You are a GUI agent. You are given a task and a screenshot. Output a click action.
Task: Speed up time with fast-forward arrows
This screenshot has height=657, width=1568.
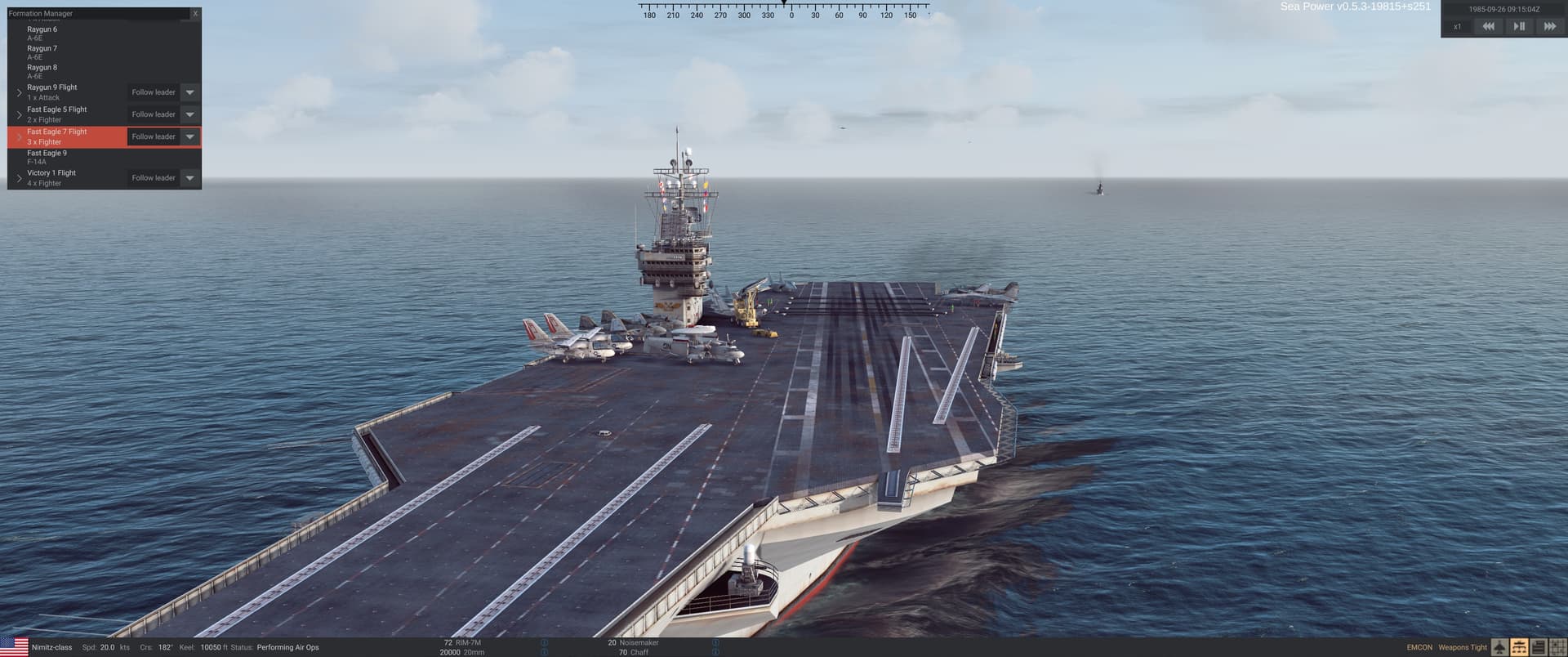(1549, 27)
